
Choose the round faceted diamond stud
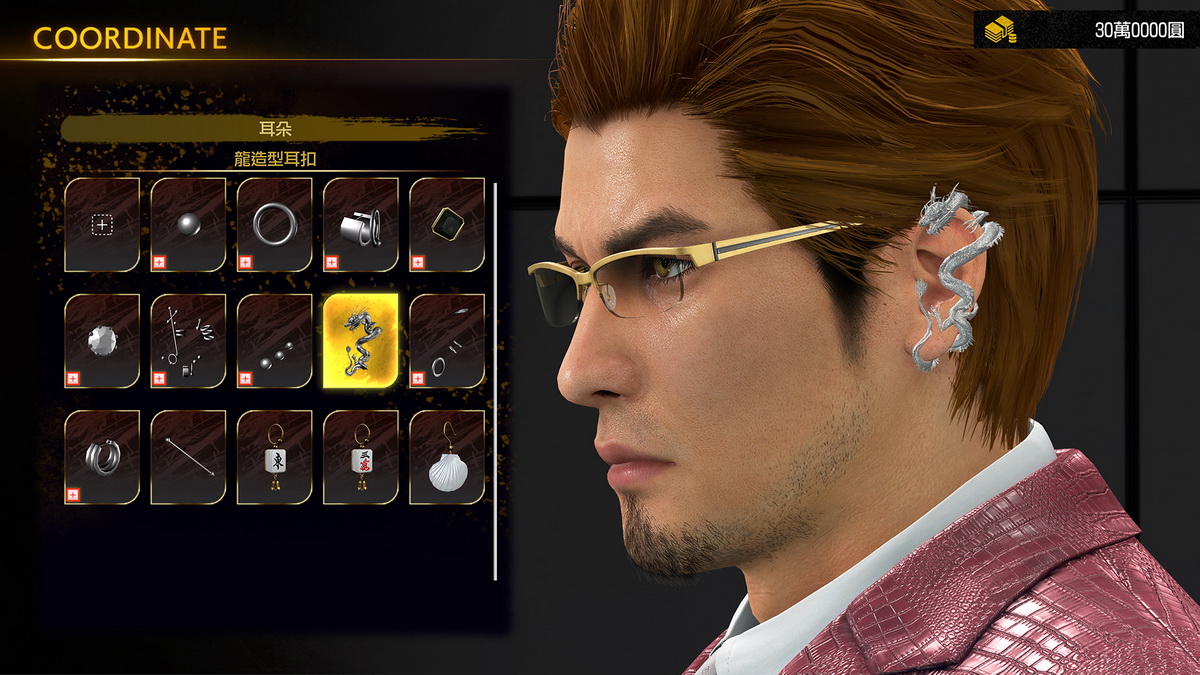tap(102, 341)
